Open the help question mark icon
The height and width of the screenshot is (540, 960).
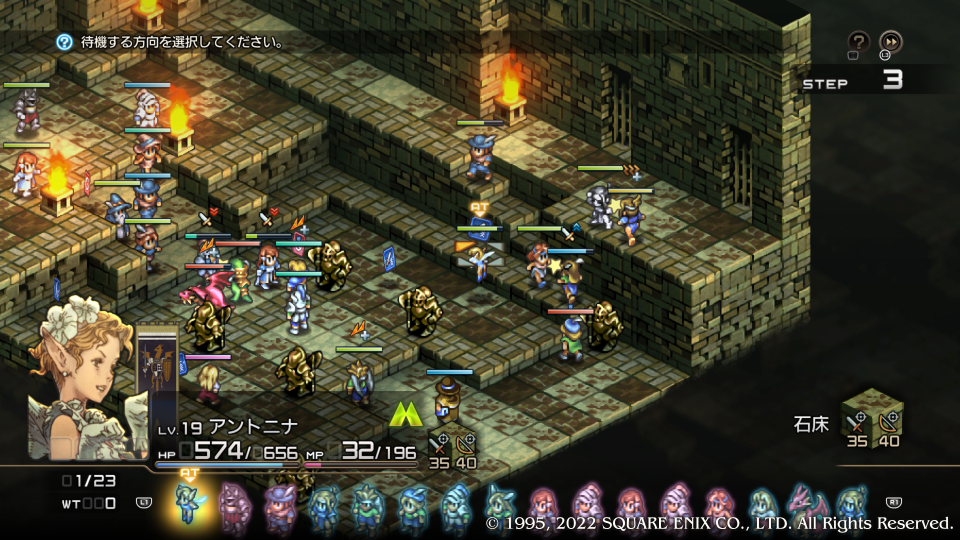(x=858, y=41)
